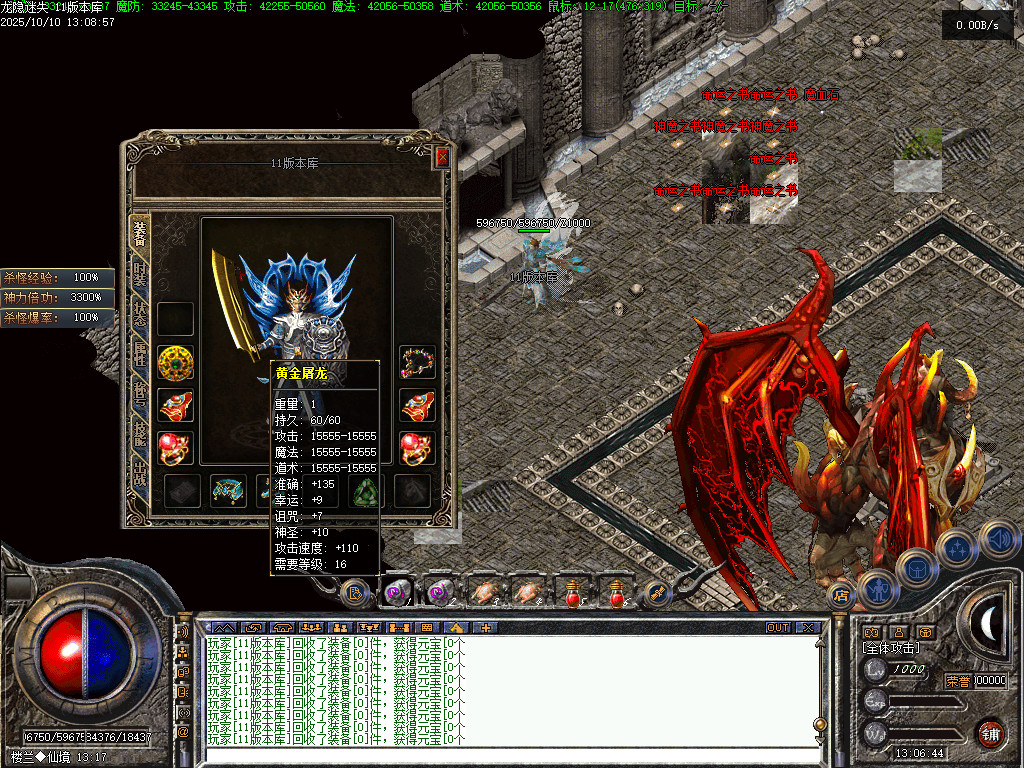This screenshot has width=1024, height=768.
Task: Use the red potion in belt slot 5
Action: 572,593
